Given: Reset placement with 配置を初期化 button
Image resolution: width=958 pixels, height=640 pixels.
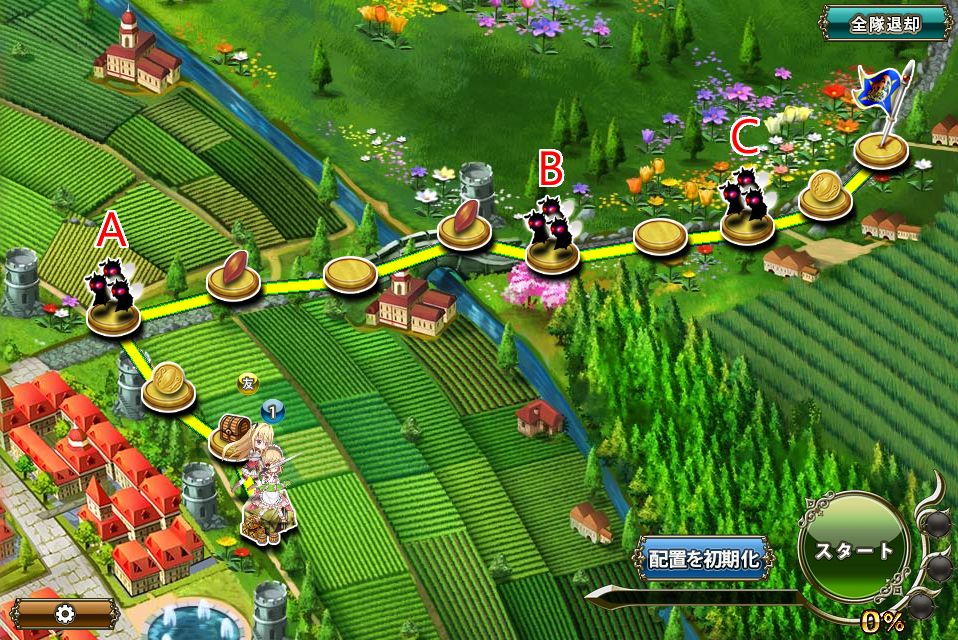Looking at the screenshot, I should (703, 559).
